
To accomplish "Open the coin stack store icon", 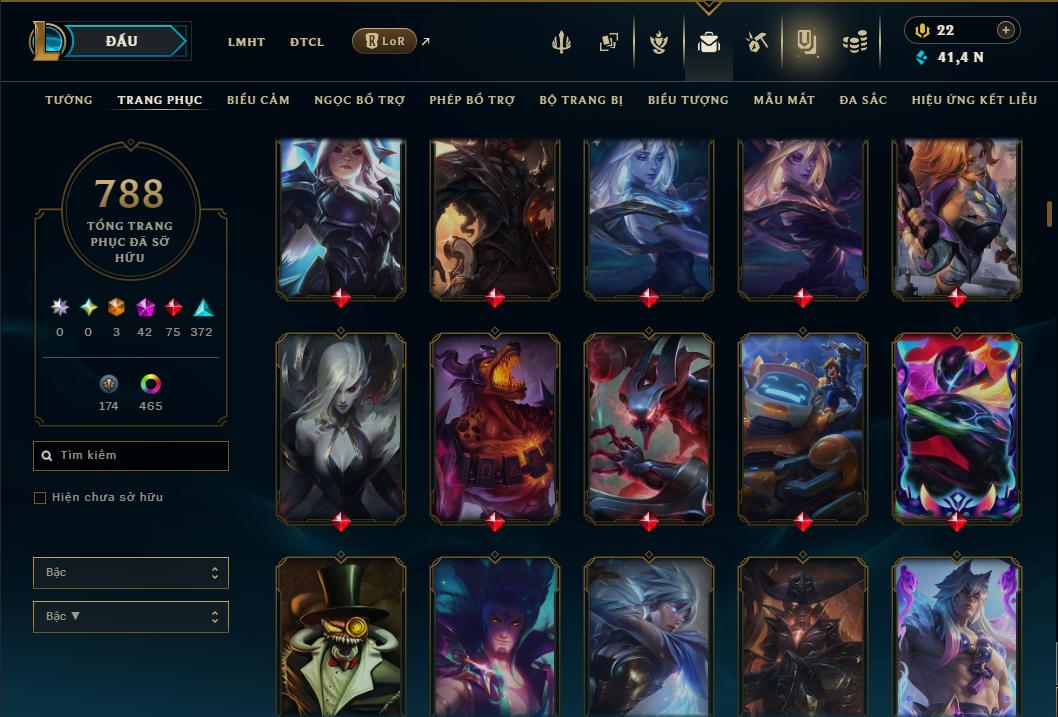I will 854,42.
